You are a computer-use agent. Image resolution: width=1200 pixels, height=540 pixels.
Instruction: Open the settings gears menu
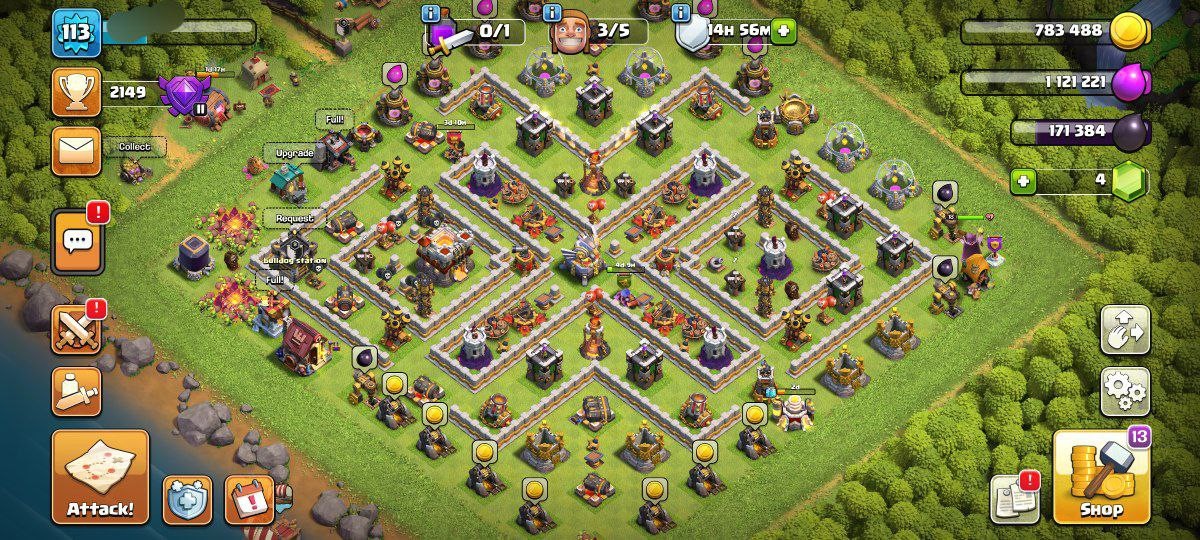tap(1125, 391)
